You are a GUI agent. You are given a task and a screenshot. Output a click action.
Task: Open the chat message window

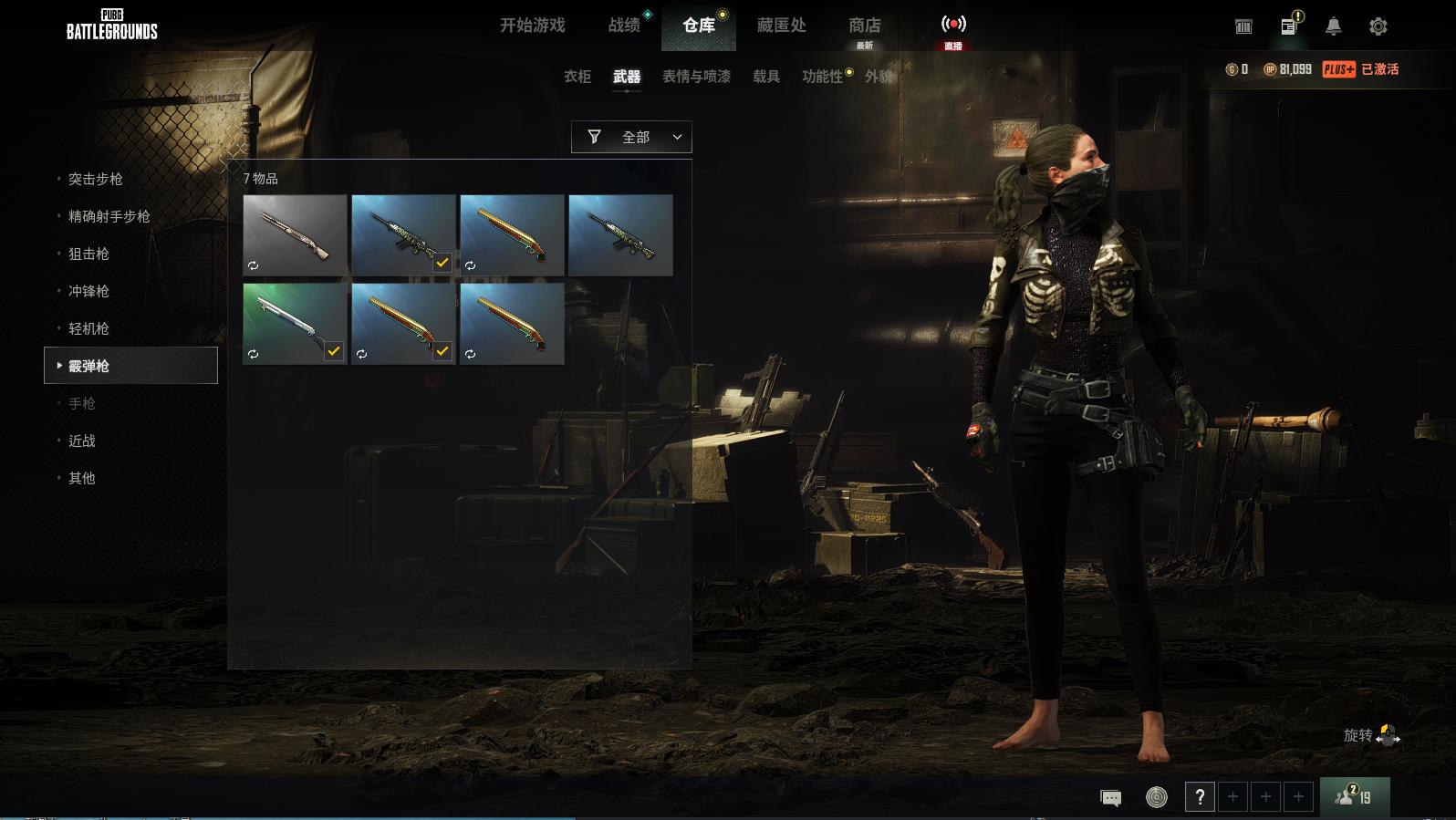1110,798
